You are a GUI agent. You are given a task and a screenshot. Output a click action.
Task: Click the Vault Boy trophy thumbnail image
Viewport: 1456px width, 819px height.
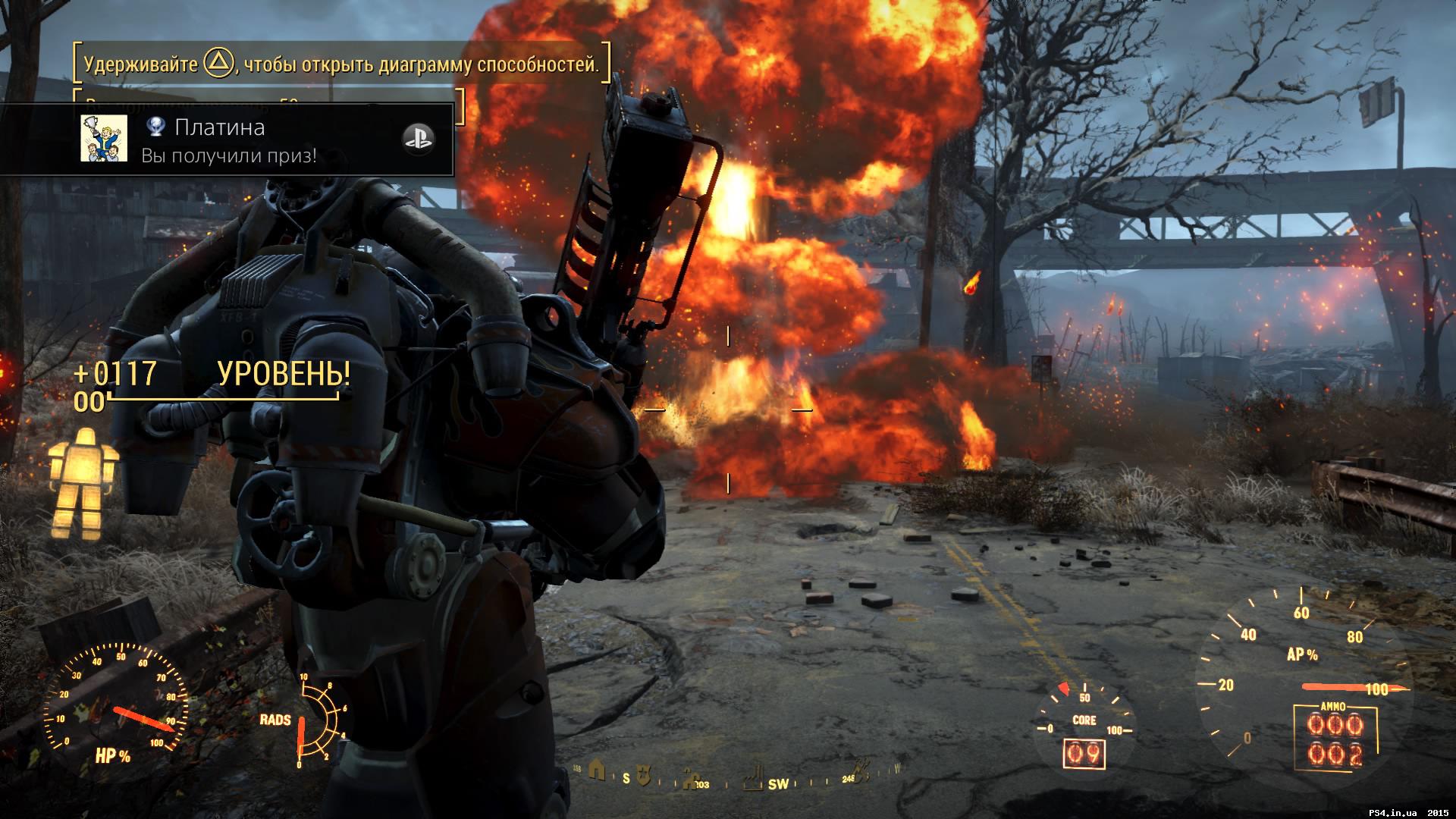pos(105,139)
